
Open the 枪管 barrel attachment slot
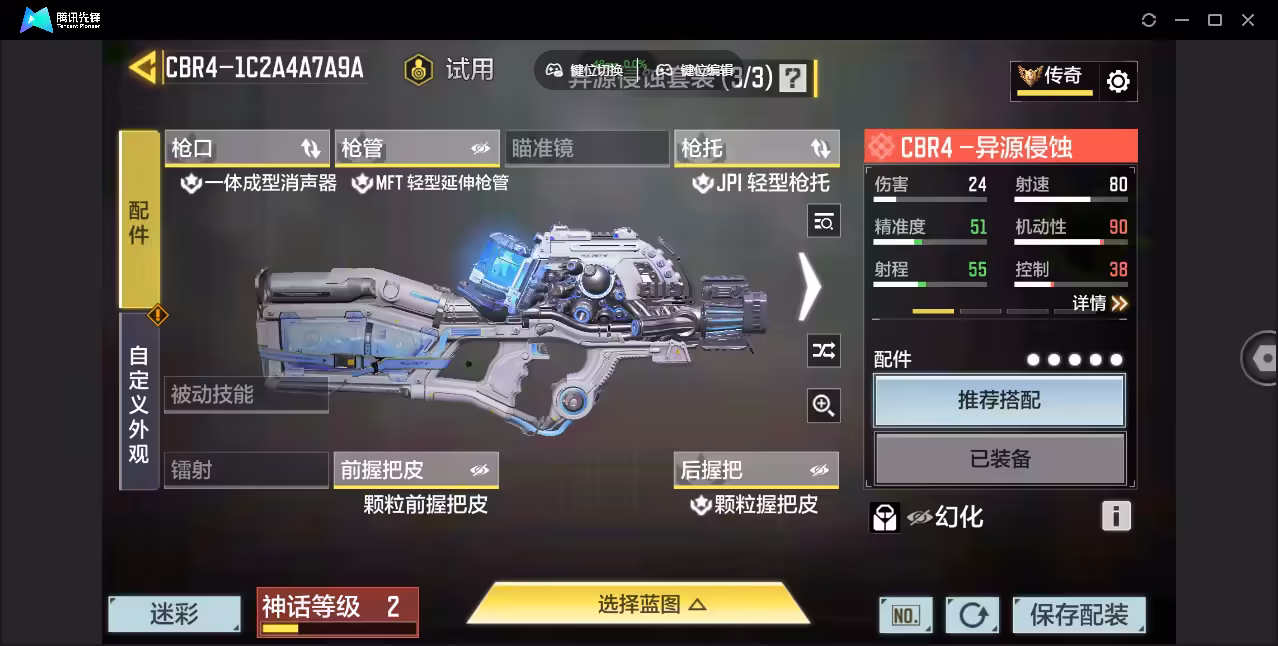[416, 148]
